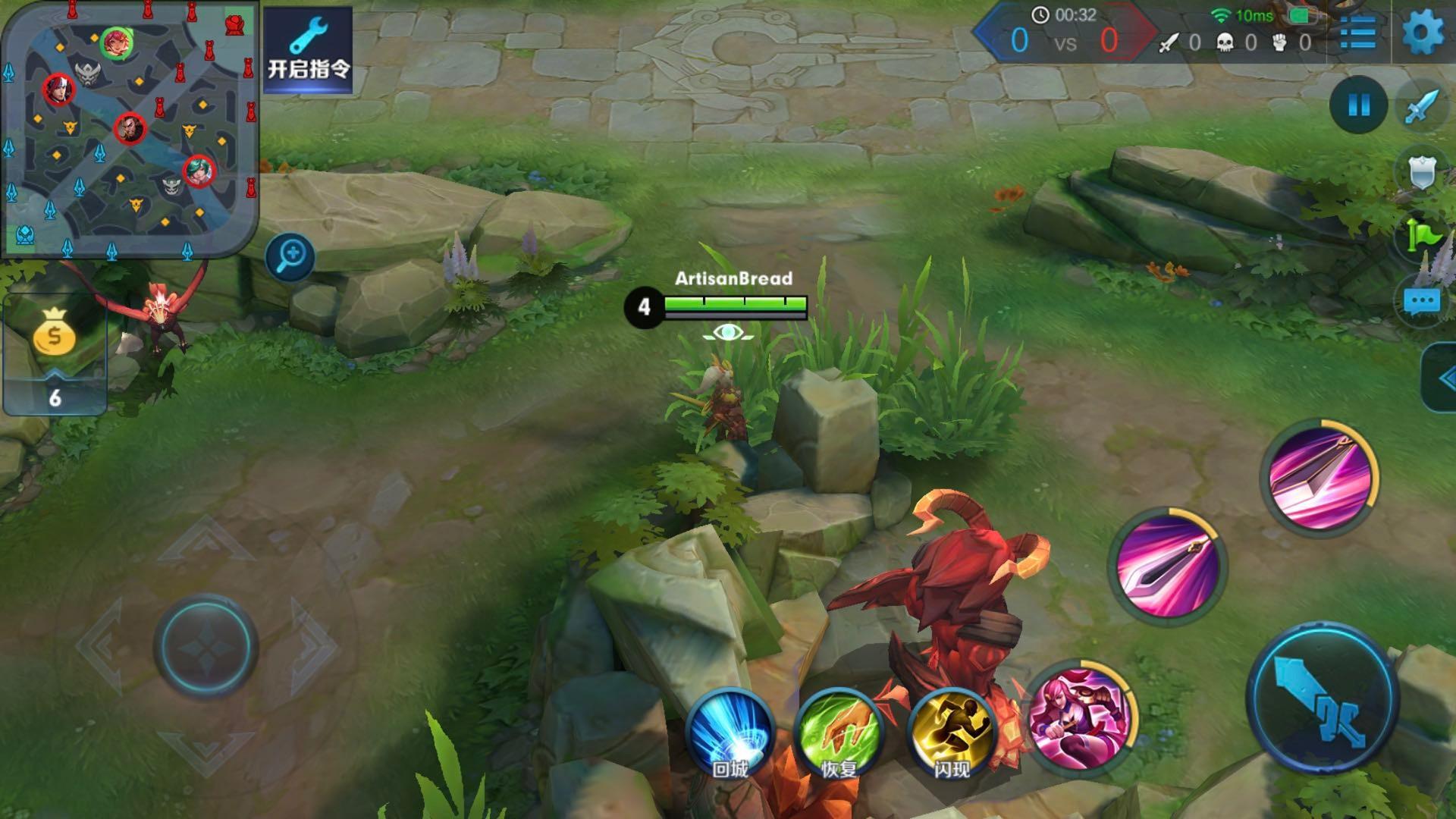Expand the right side arrow panel
This screenshot has height=819, width=1456.
(1441, 378)
